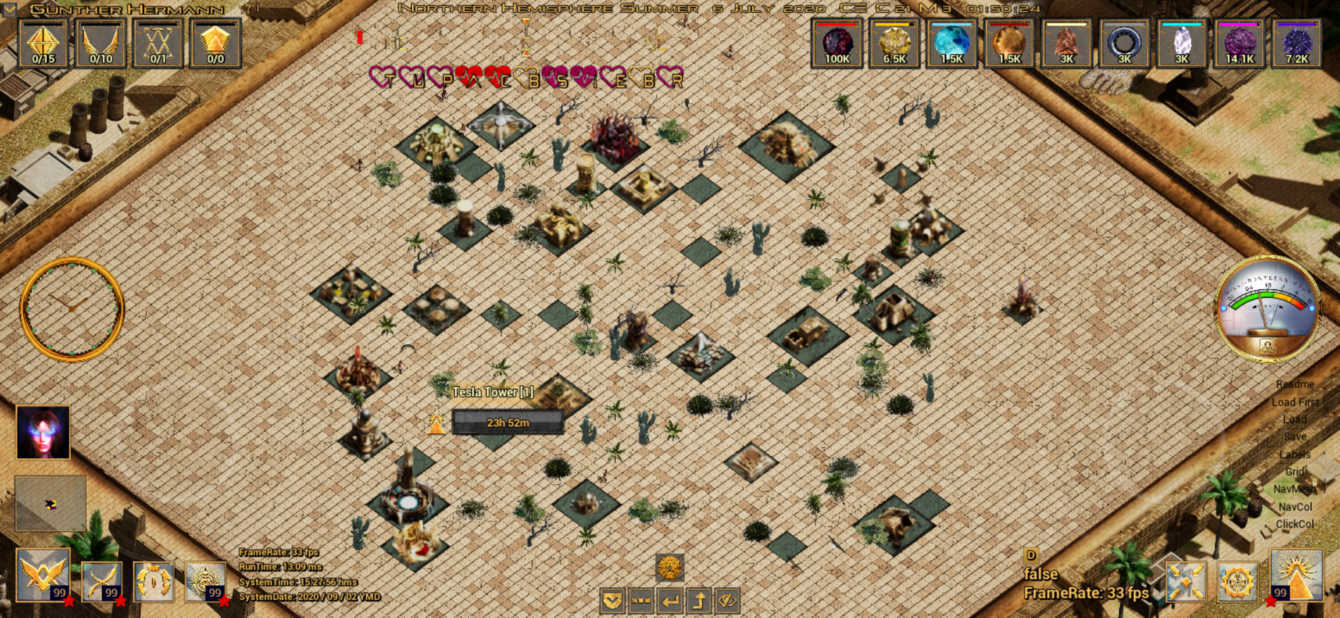Toggle the ClickCol option
Image resolution: width=1340 pixels, height=618 pixels.
coord(1295,523)
